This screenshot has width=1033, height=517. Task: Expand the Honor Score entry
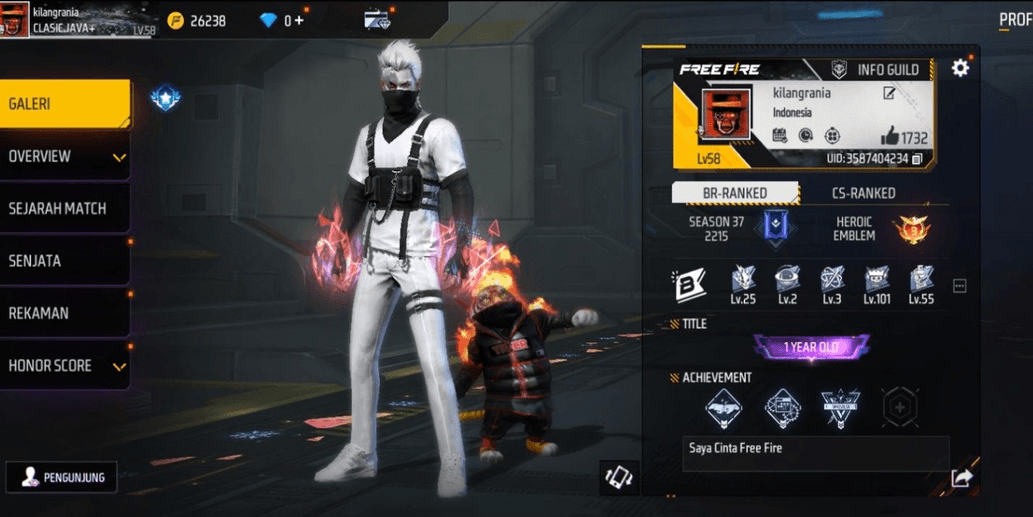click(64, 366)
